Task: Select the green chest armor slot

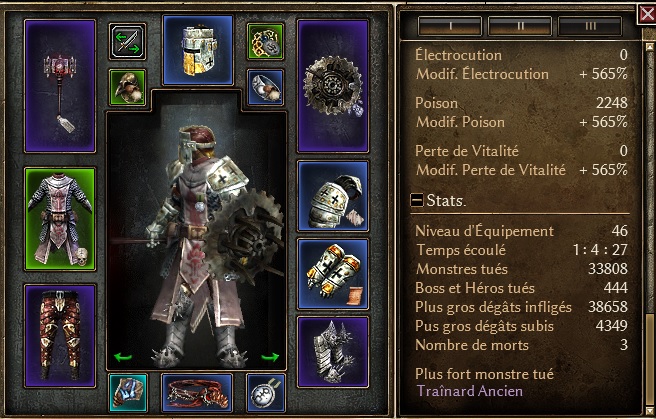Action: tap(60, 218)
